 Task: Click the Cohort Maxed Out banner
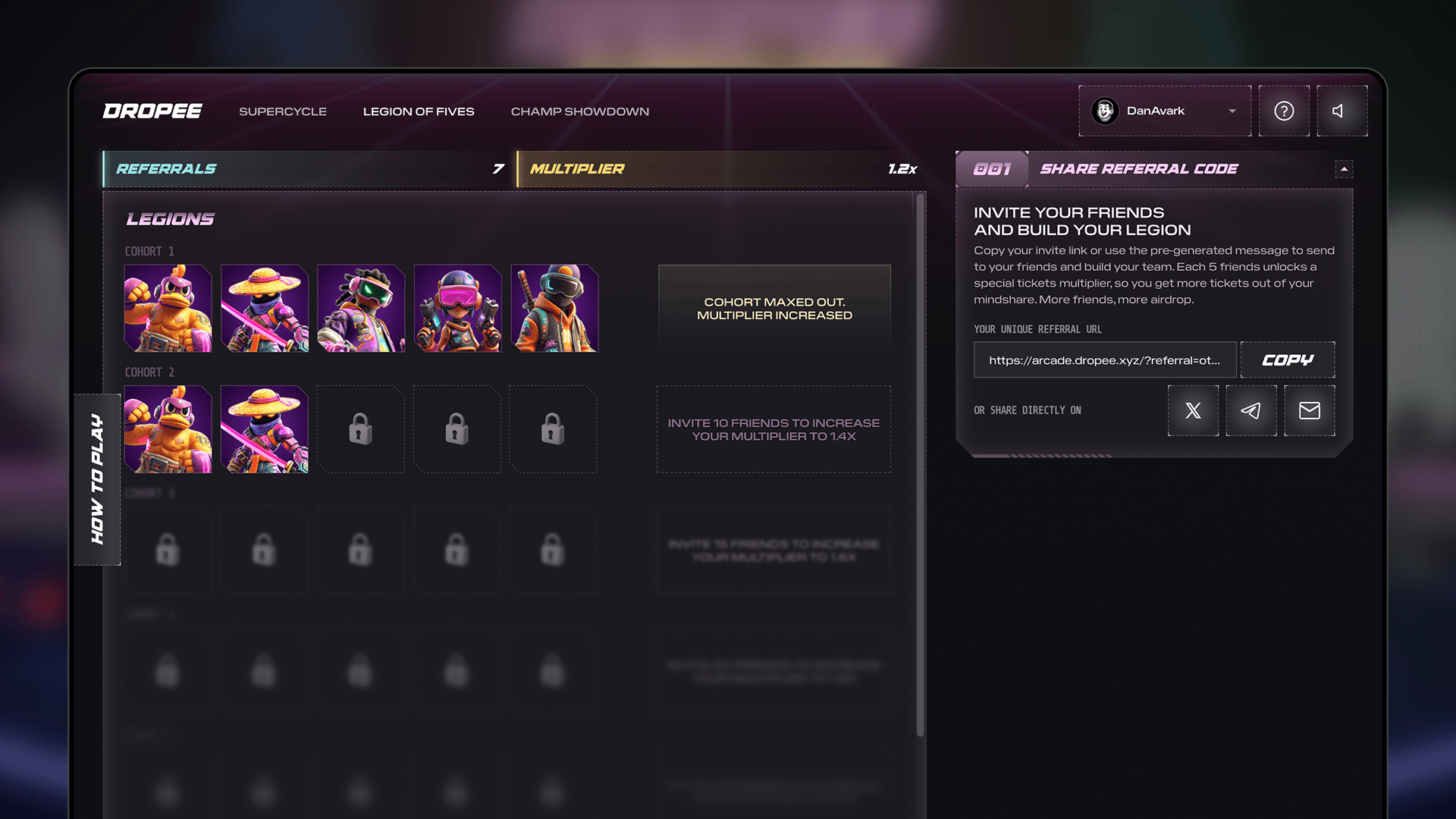(774, 307)
